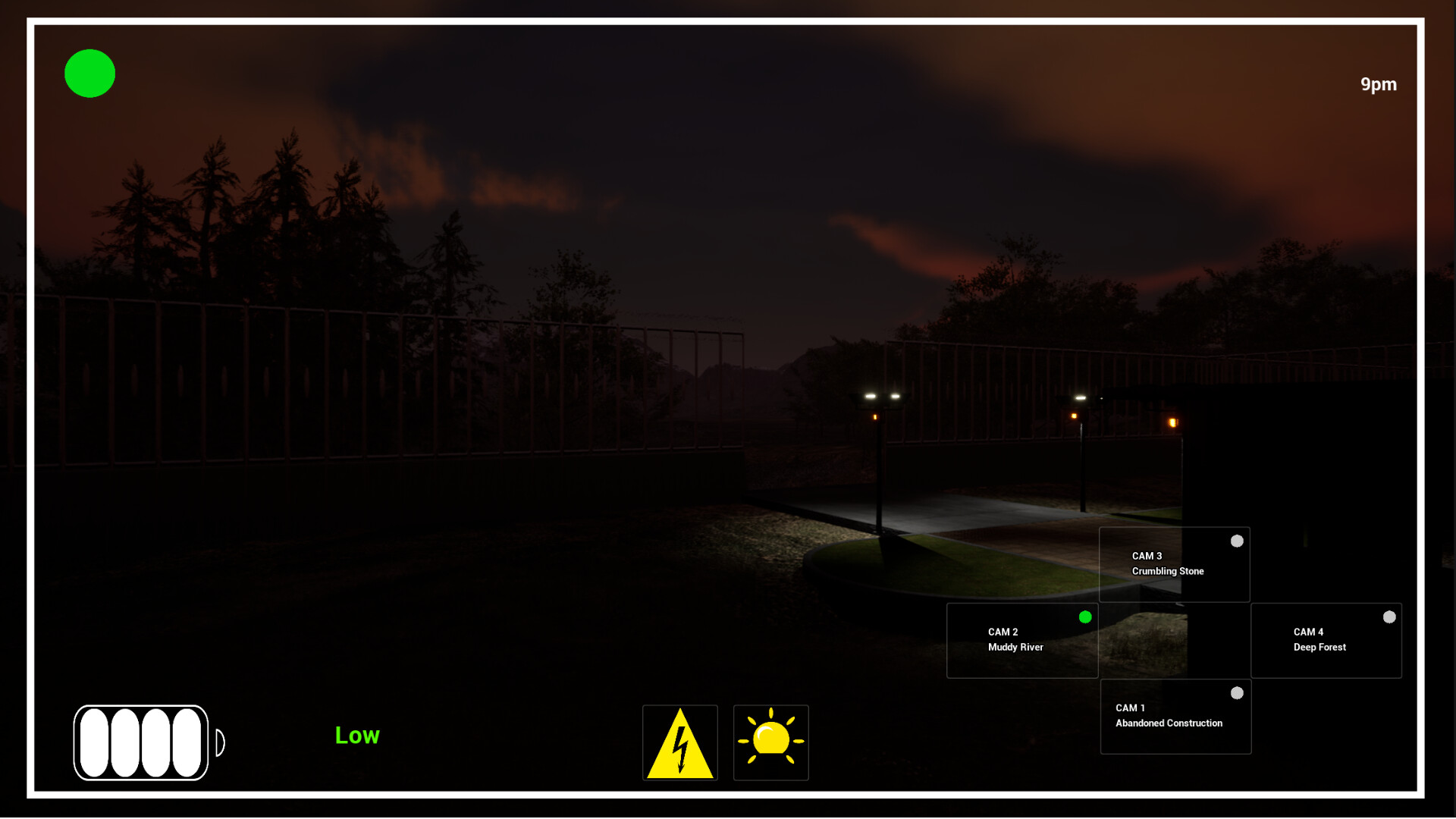Toggle the daylight mode indicator
The width and height of the screenshot is (1456, 819).
coord(770,742)
